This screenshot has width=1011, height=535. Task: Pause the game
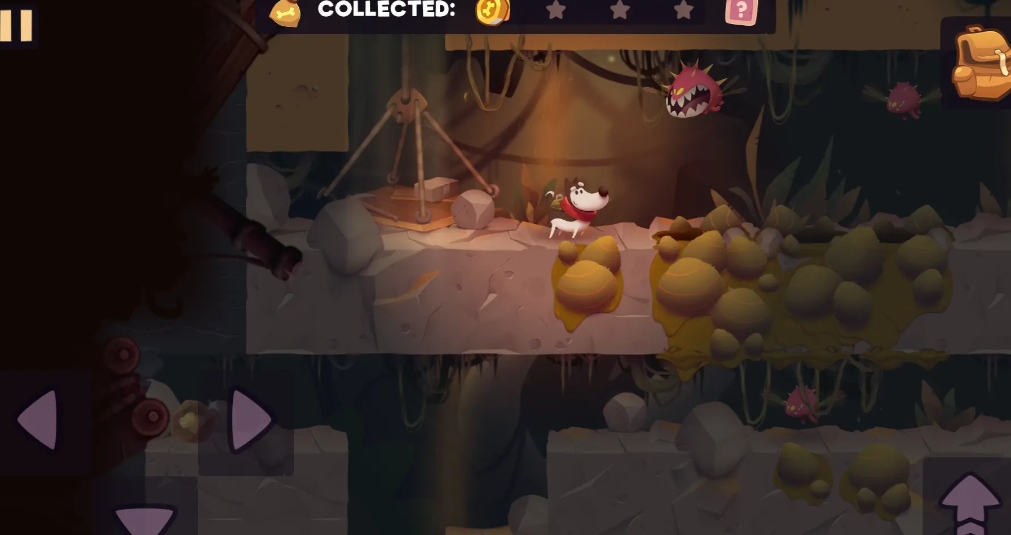[16, 24]
